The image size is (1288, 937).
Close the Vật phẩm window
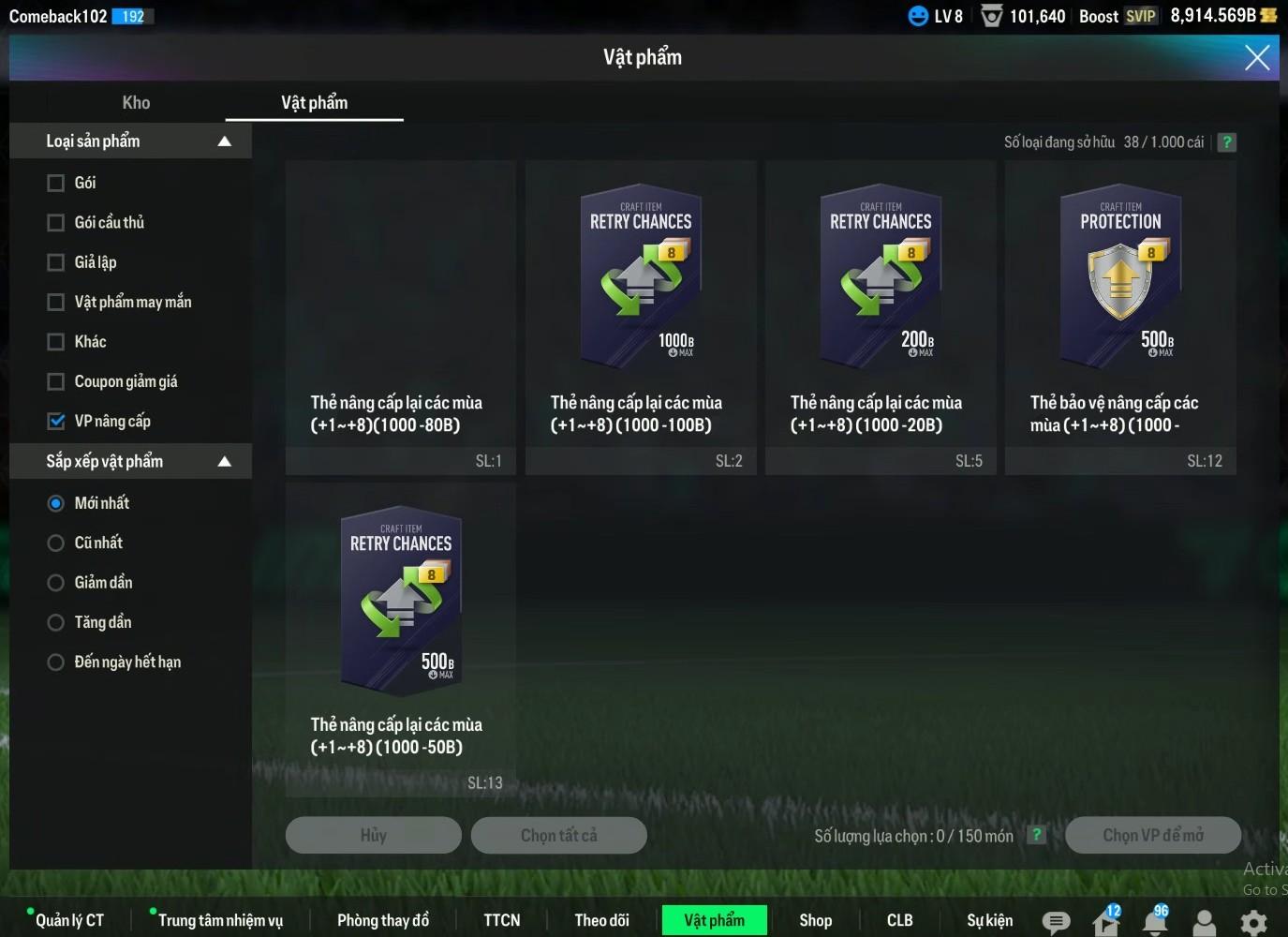[1256, 58]
